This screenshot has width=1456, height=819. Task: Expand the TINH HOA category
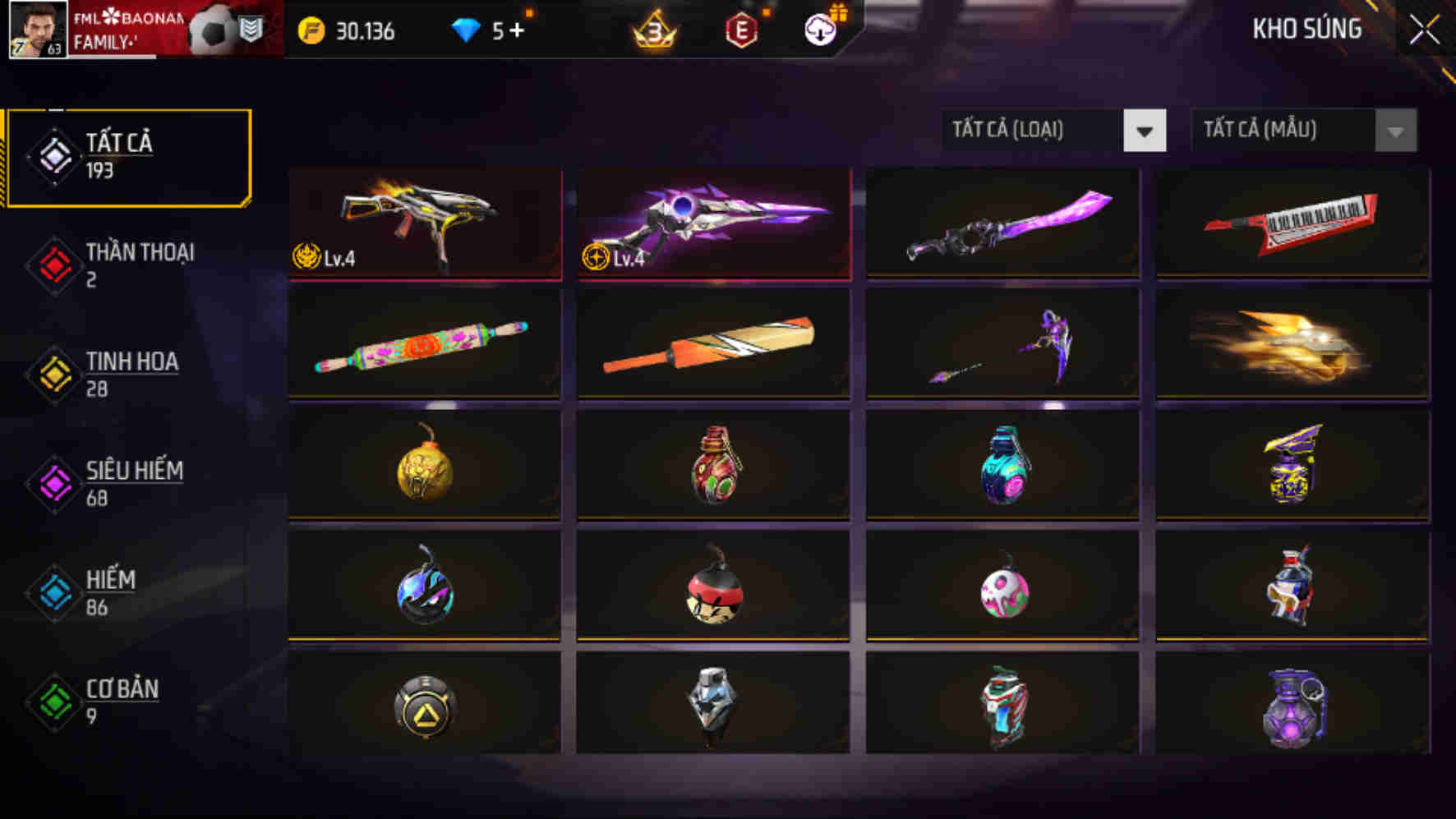coord(123,375)
